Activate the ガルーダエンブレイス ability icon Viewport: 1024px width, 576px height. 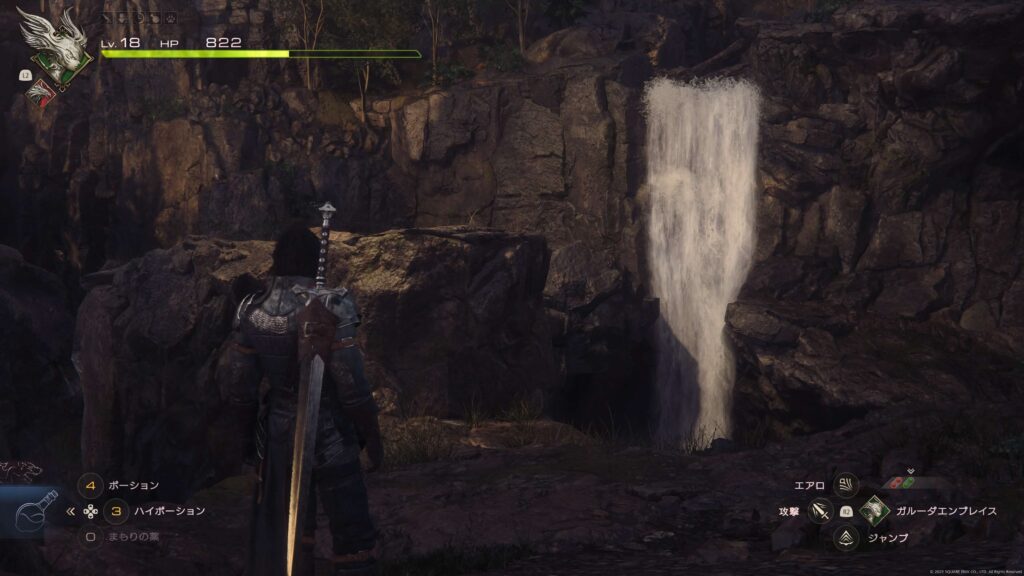875,511
